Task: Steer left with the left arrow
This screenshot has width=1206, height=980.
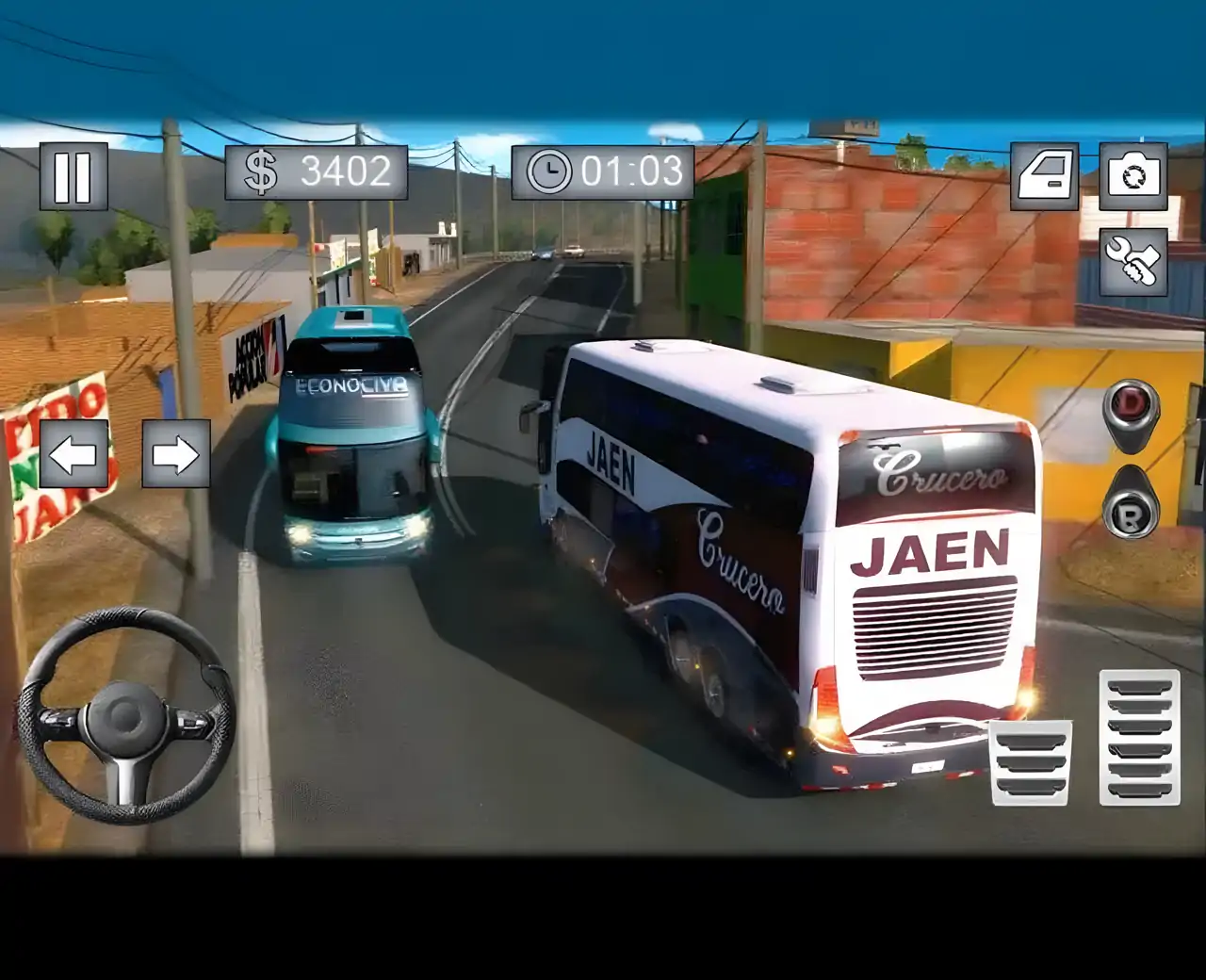Action: click(73, 454)
